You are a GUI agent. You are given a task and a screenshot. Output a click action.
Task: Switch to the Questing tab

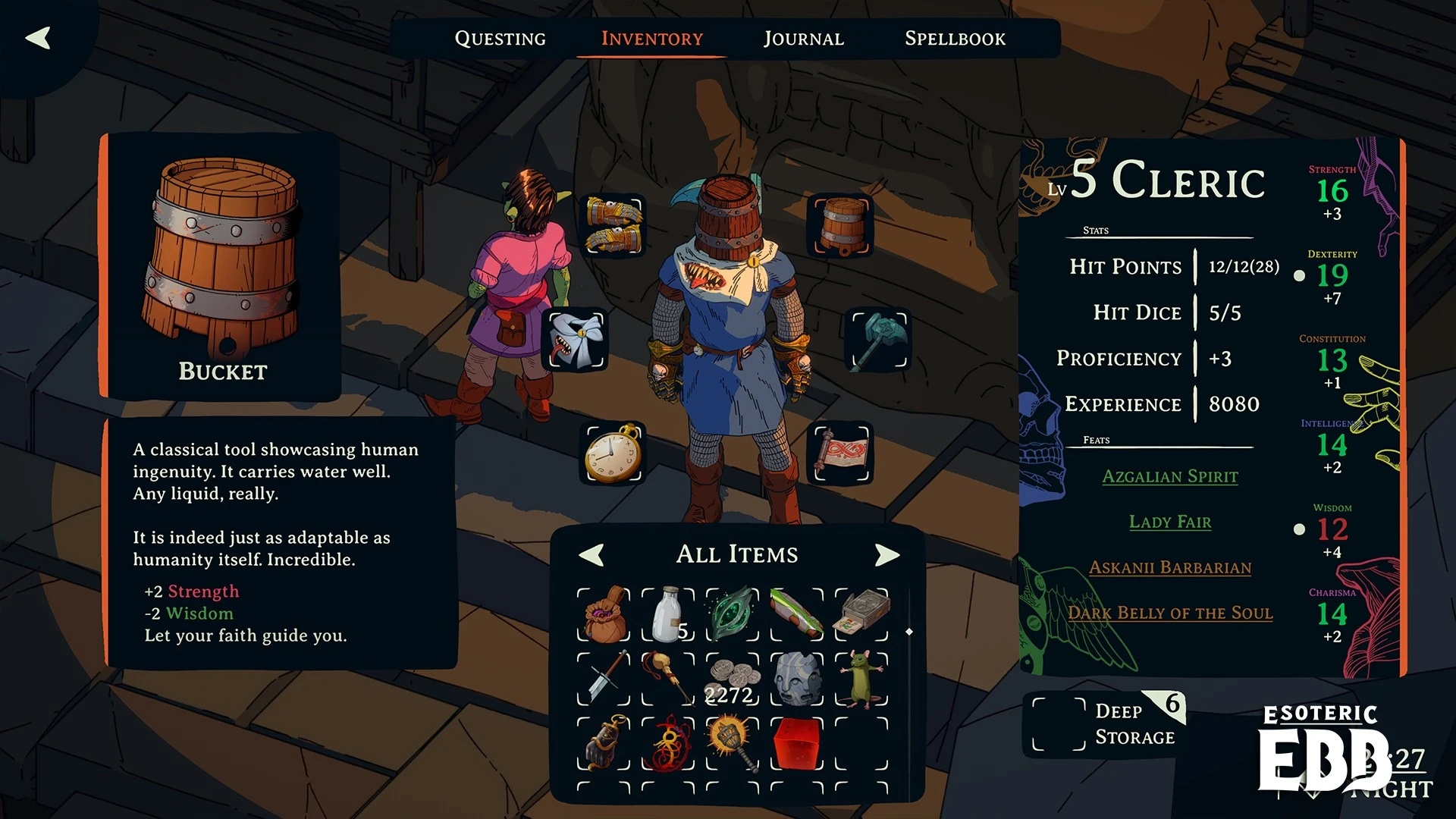[500, 39]
